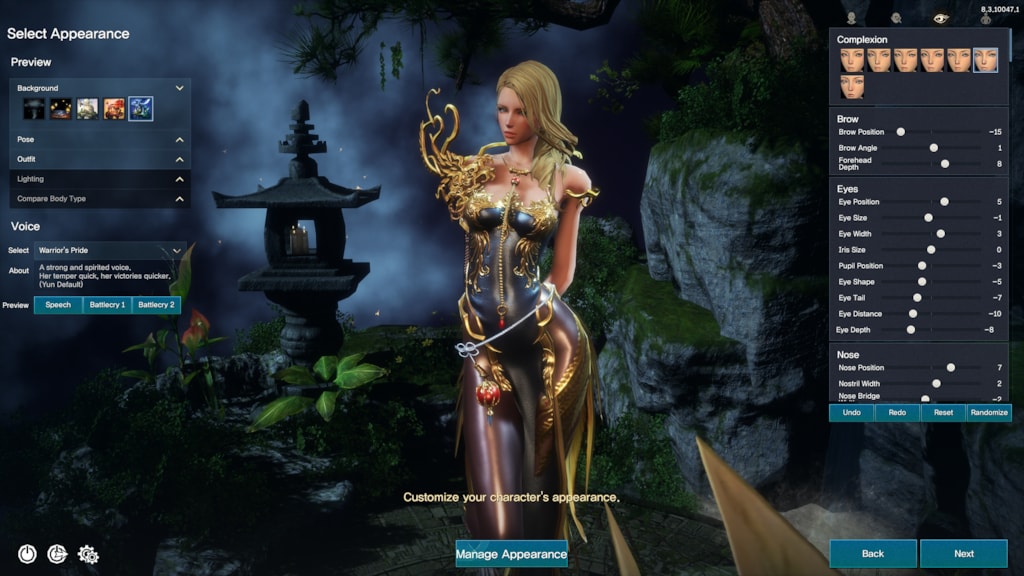Expand the Outfit preview section
Screen dimensions: 1024x576
coord(180,160)
